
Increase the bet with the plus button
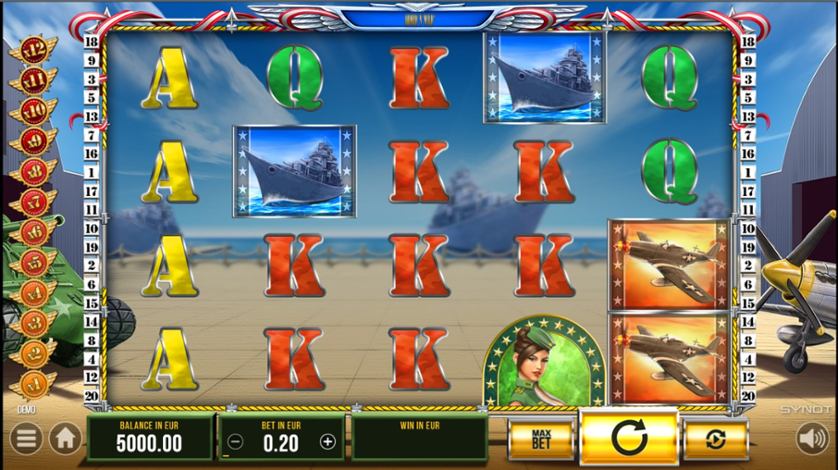327,441
